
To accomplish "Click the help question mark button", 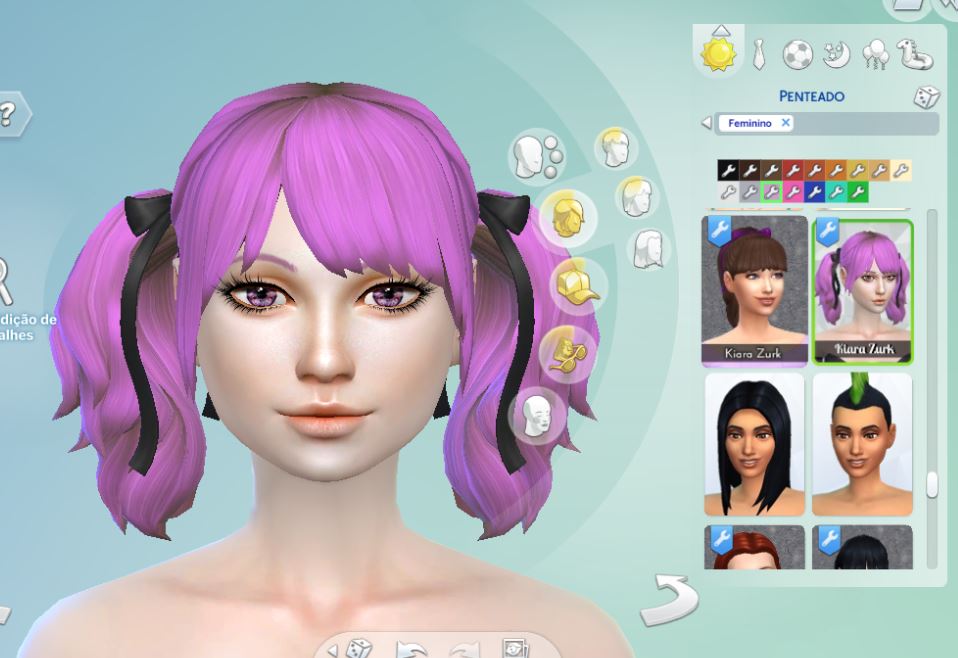I will (x=10, y=114).
